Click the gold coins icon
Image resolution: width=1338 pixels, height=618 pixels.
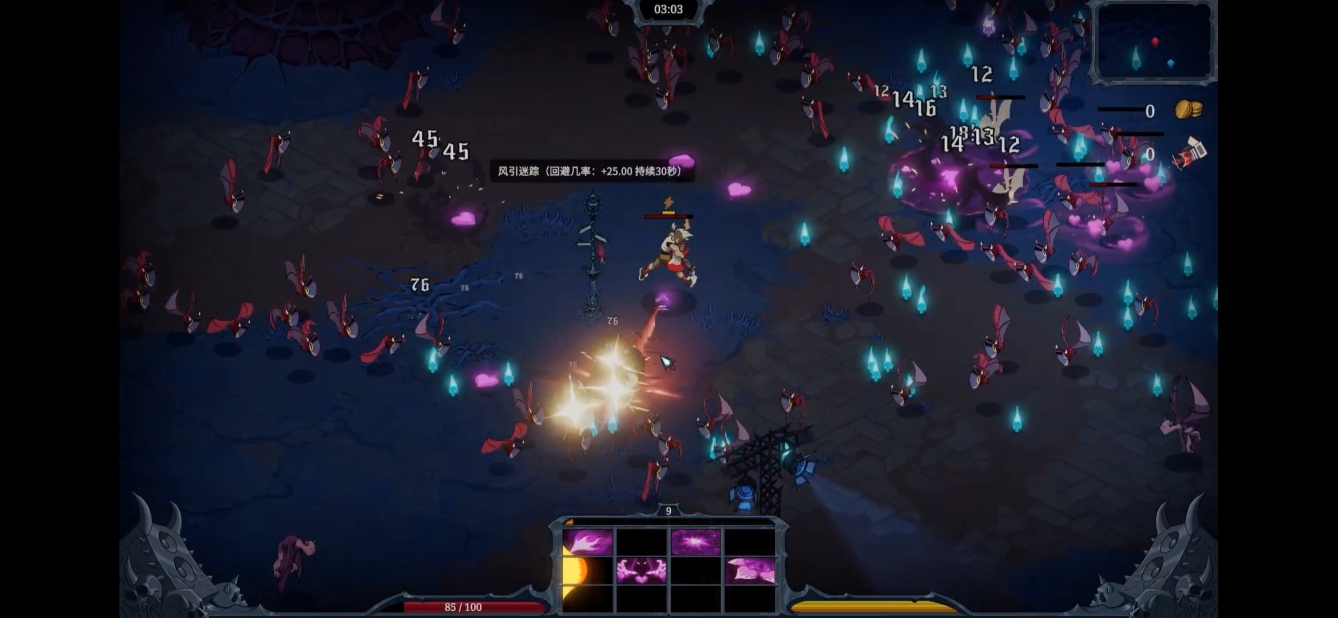point(1188,109)
